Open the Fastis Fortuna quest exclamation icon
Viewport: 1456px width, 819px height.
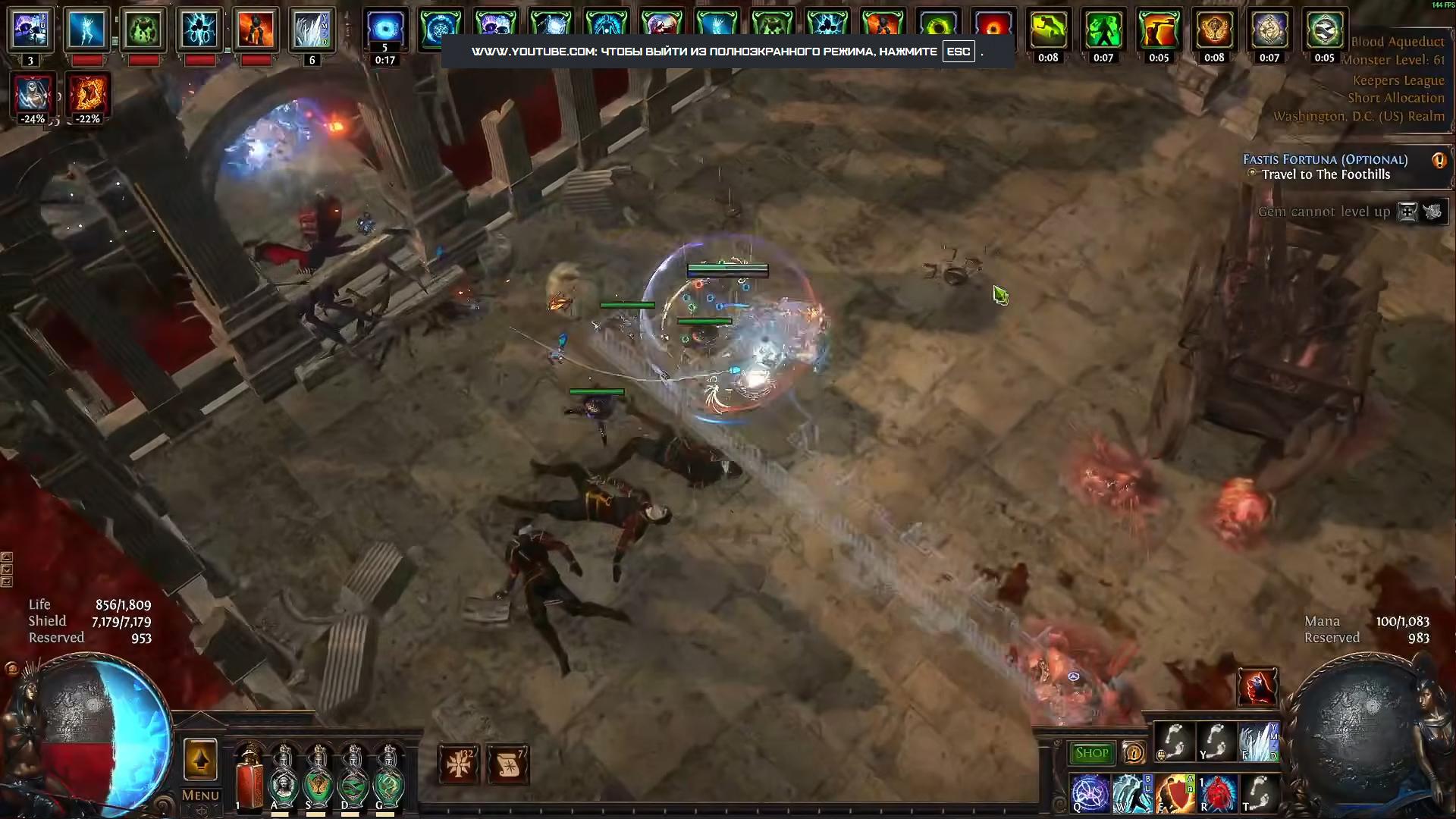(x=1439, y=161)
